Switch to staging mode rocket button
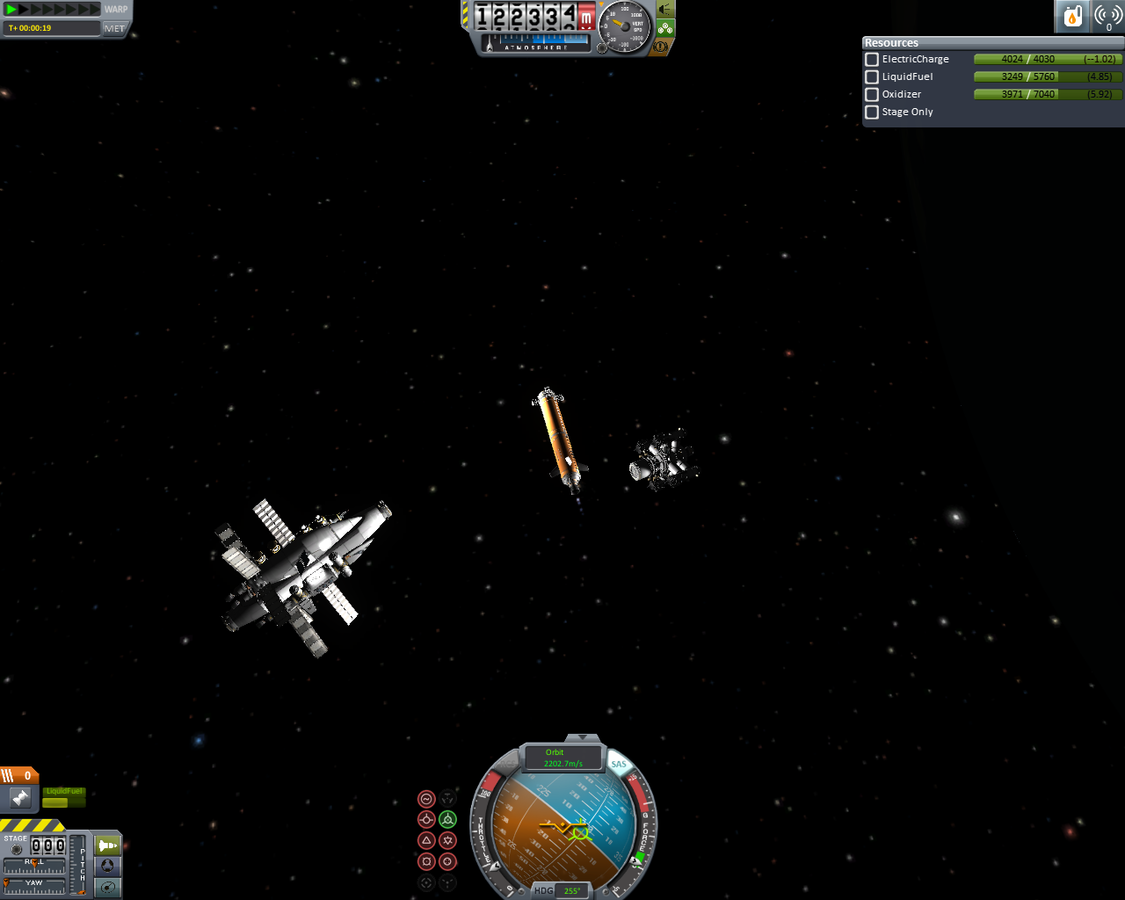 [107, 845]
